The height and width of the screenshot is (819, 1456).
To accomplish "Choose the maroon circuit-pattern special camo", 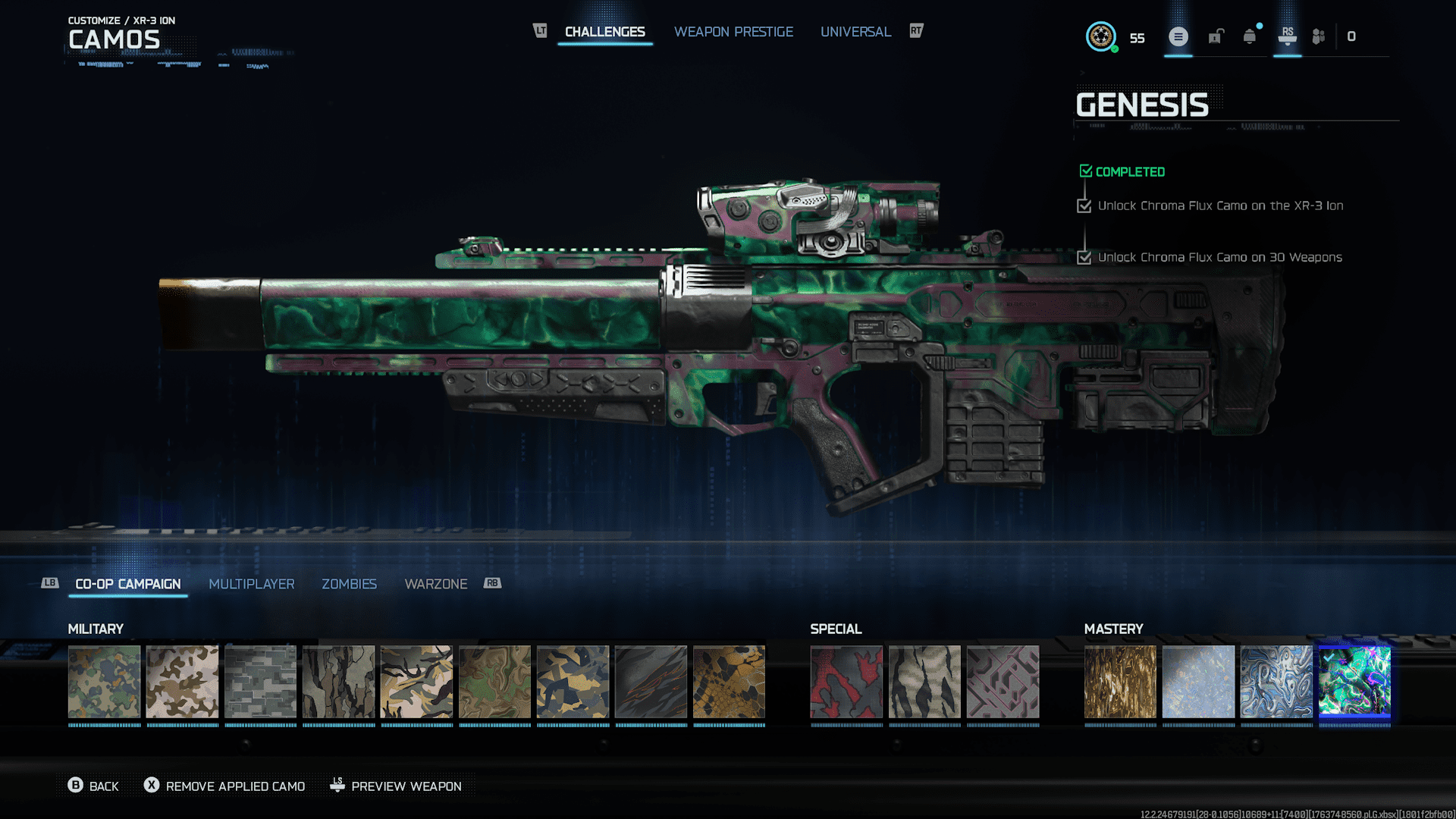I will pos(1003,682).
